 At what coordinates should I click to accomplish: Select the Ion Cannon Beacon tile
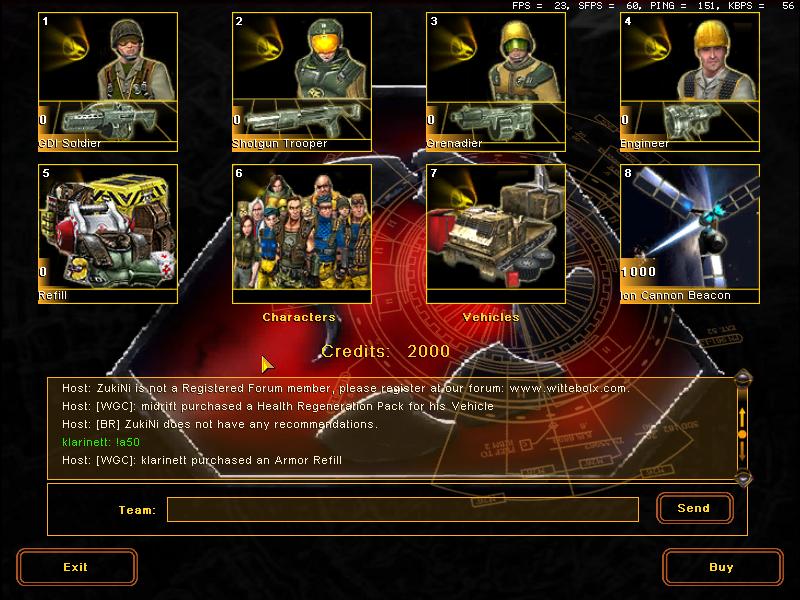coord(690,233)
